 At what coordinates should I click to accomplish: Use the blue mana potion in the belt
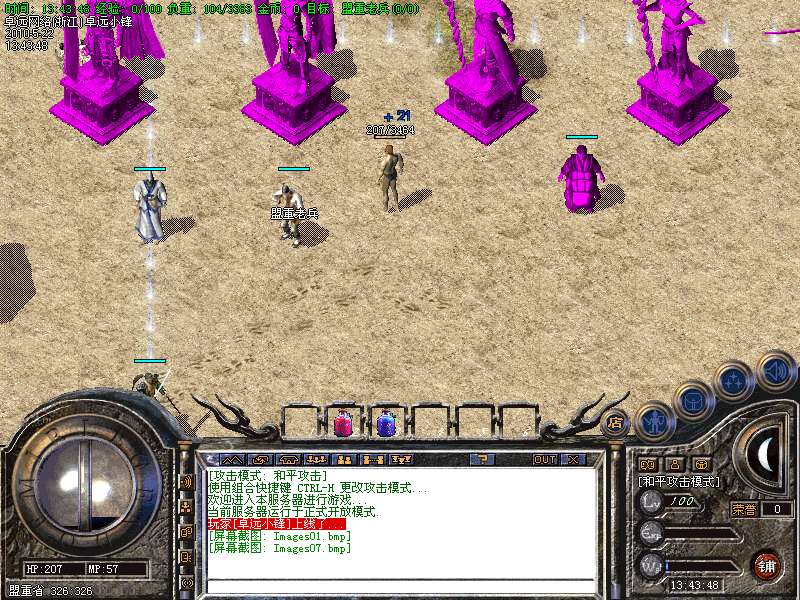386,424
